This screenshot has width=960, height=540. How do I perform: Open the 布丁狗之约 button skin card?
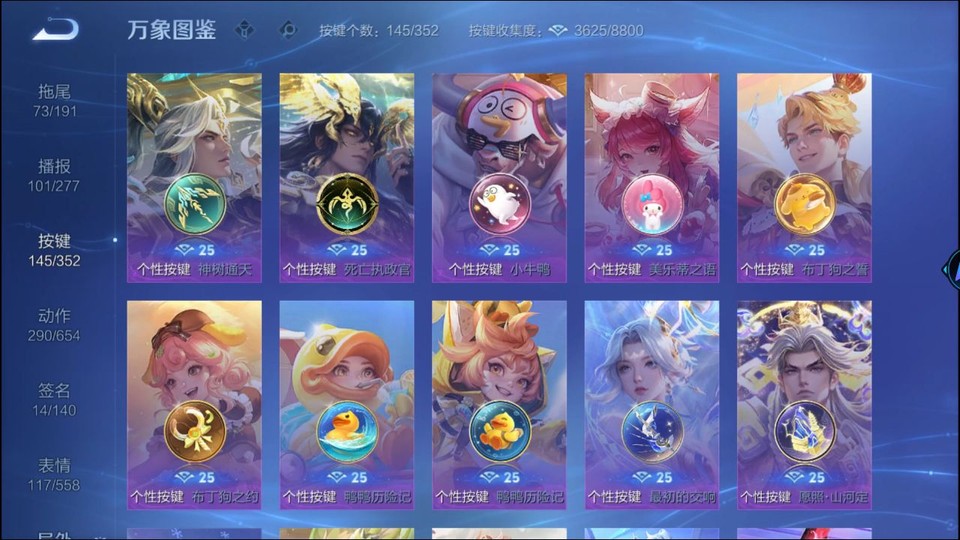(194, 405)
